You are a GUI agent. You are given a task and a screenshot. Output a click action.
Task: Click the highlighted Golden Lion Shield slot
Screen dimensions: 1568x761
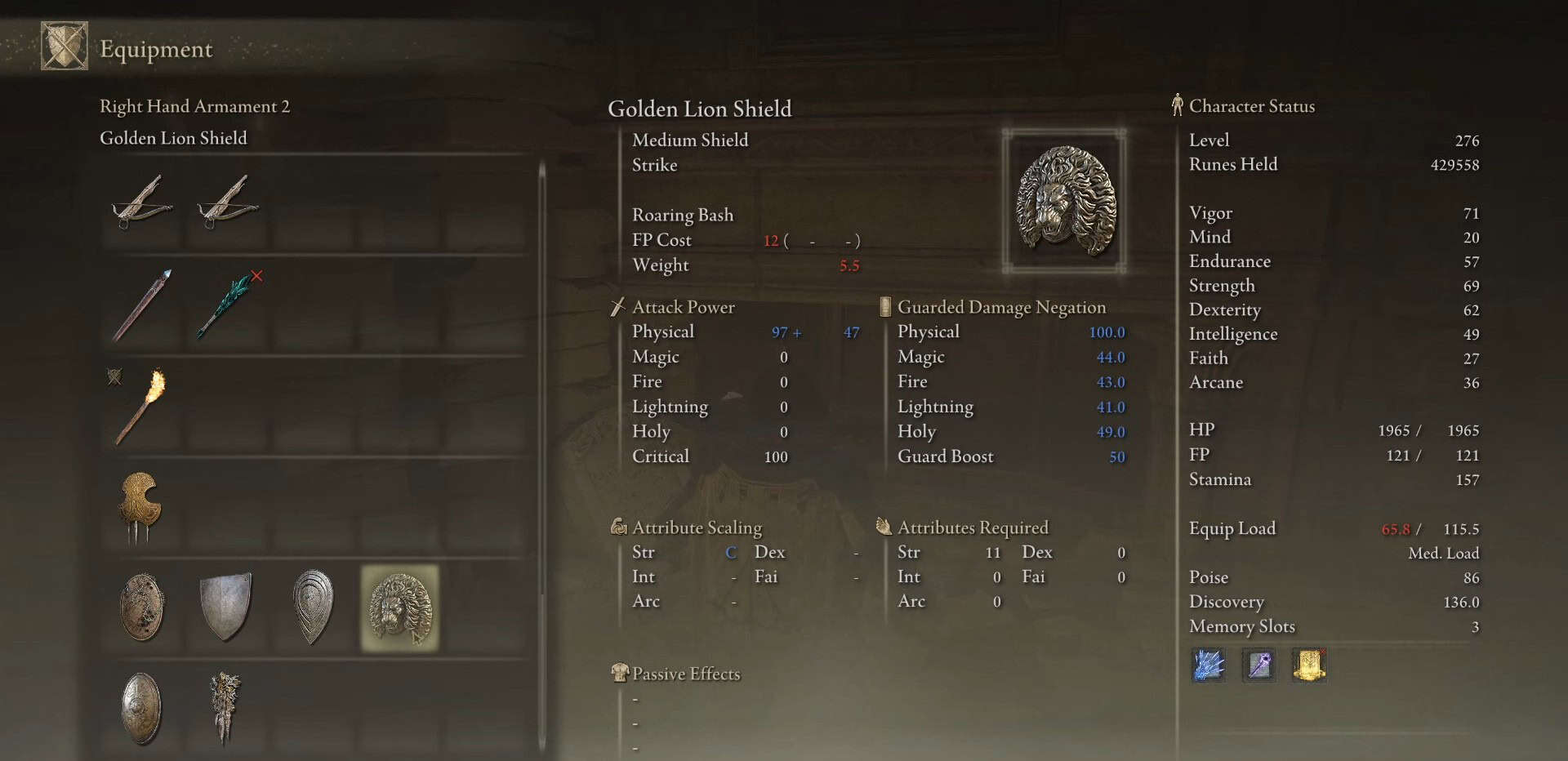[399, 608]
